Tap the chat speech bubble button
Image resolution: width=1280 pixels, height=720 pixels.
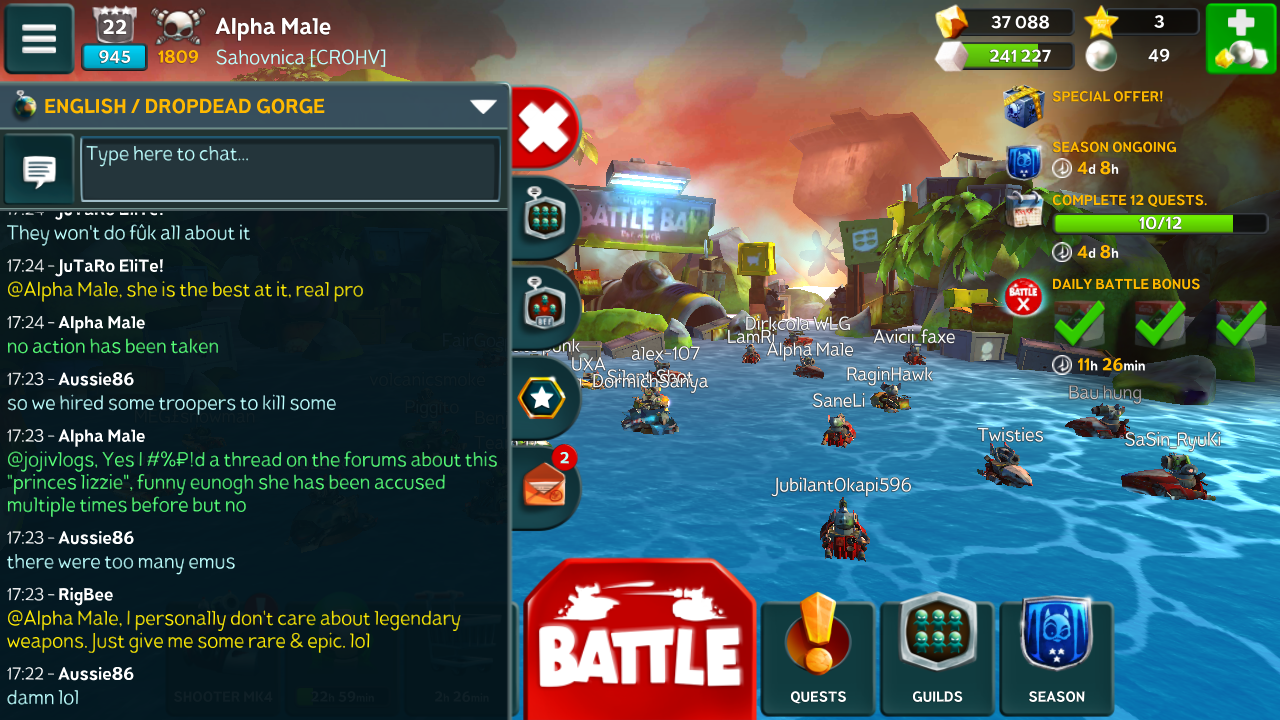(39, 170)
